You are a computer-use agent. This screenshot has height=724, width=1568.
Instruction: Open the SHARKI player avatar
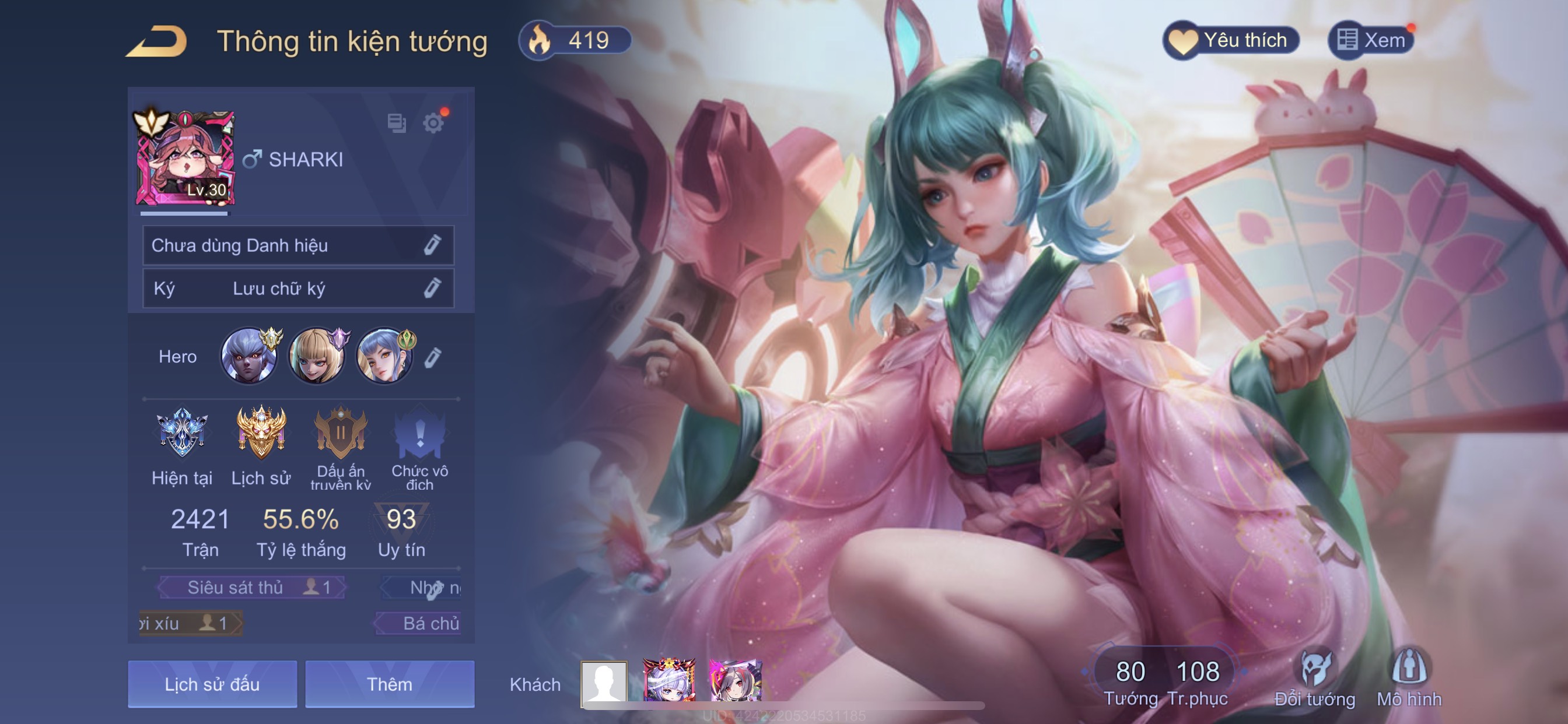point(184,158)
